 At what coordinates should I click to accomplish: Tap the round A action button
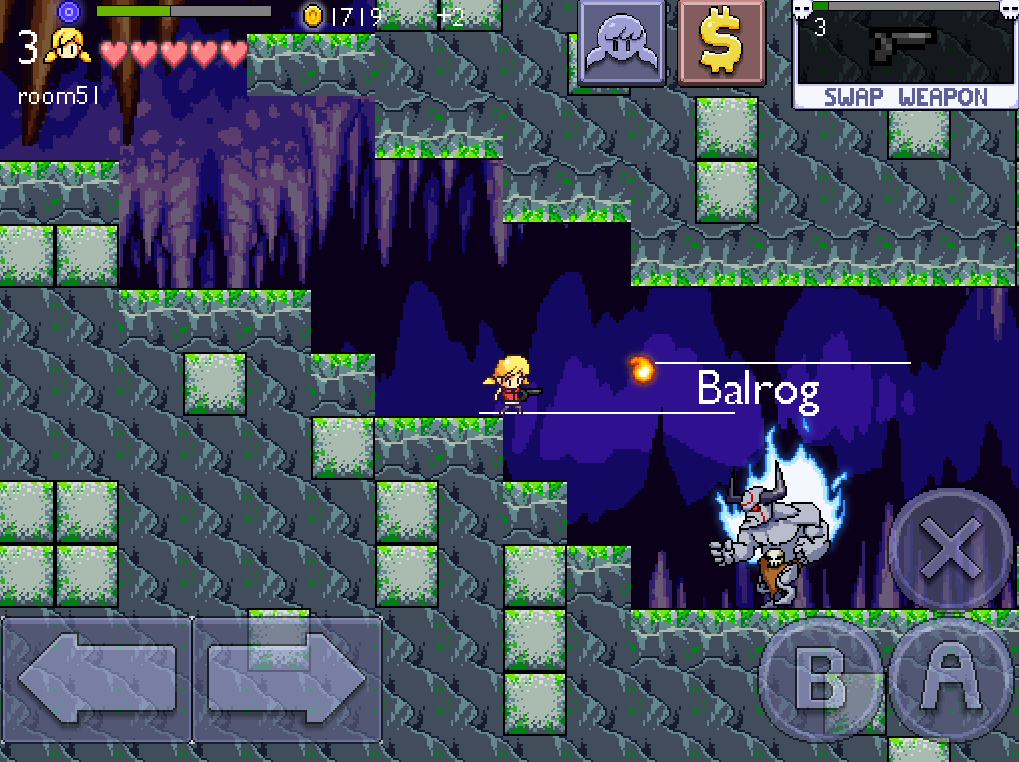coord(951,679)
